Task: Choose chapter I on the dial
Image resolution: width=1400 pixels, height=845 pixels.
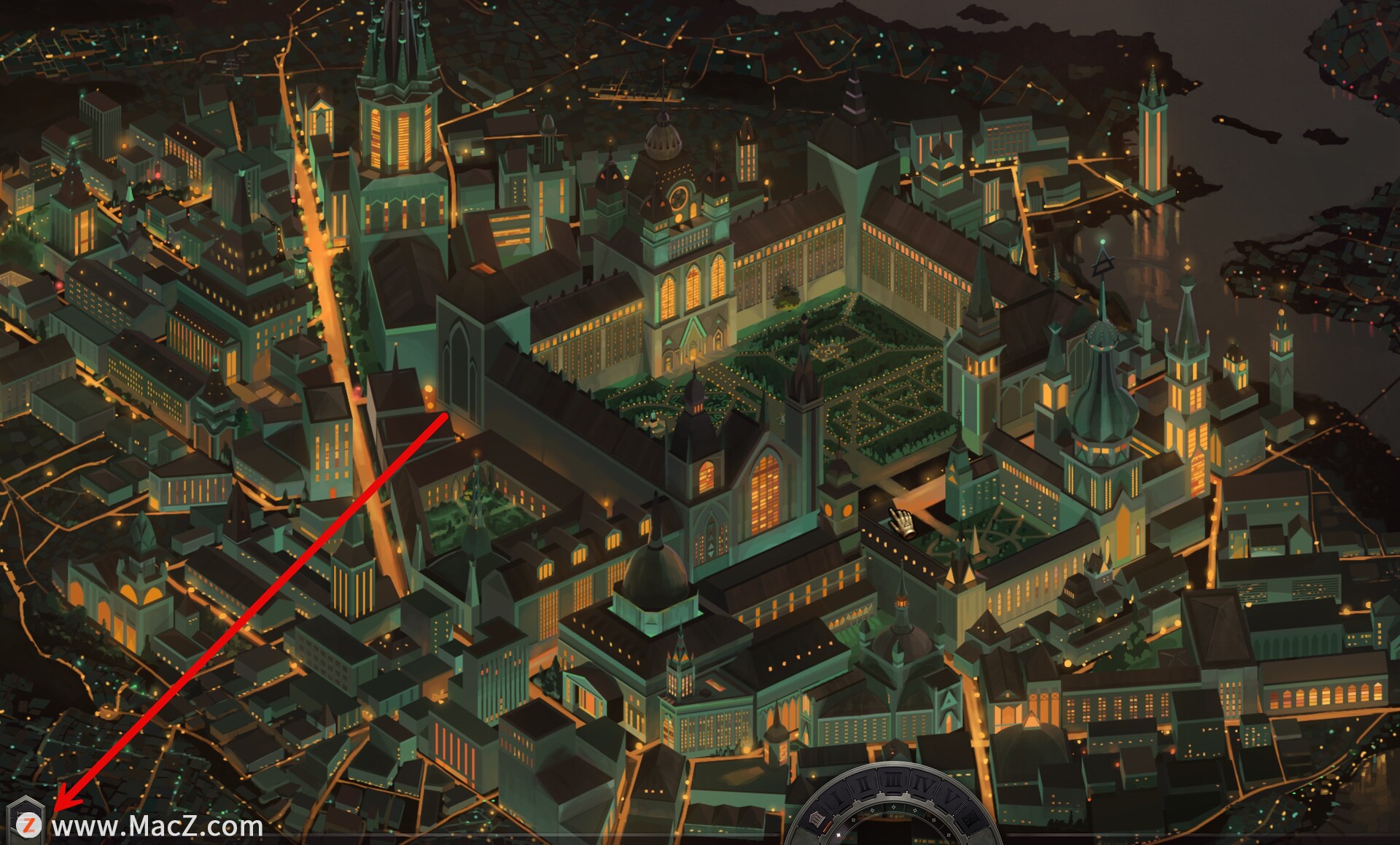Action: pyautogui.click(x=837, y=796)
